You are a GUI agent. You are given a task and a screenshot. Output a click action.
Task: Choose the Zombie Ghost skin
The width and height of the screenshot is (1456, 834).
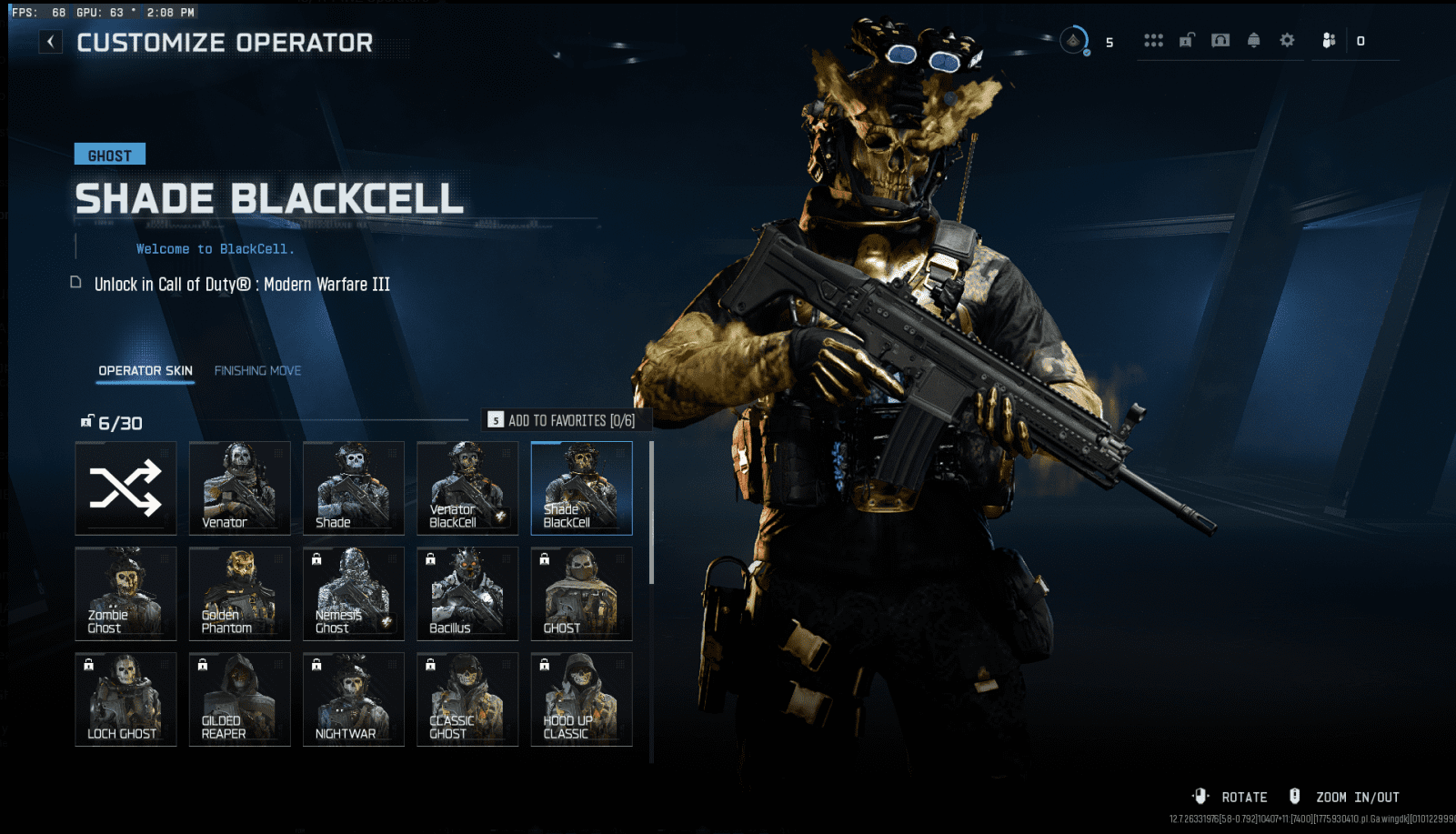(x=126, y=594)
